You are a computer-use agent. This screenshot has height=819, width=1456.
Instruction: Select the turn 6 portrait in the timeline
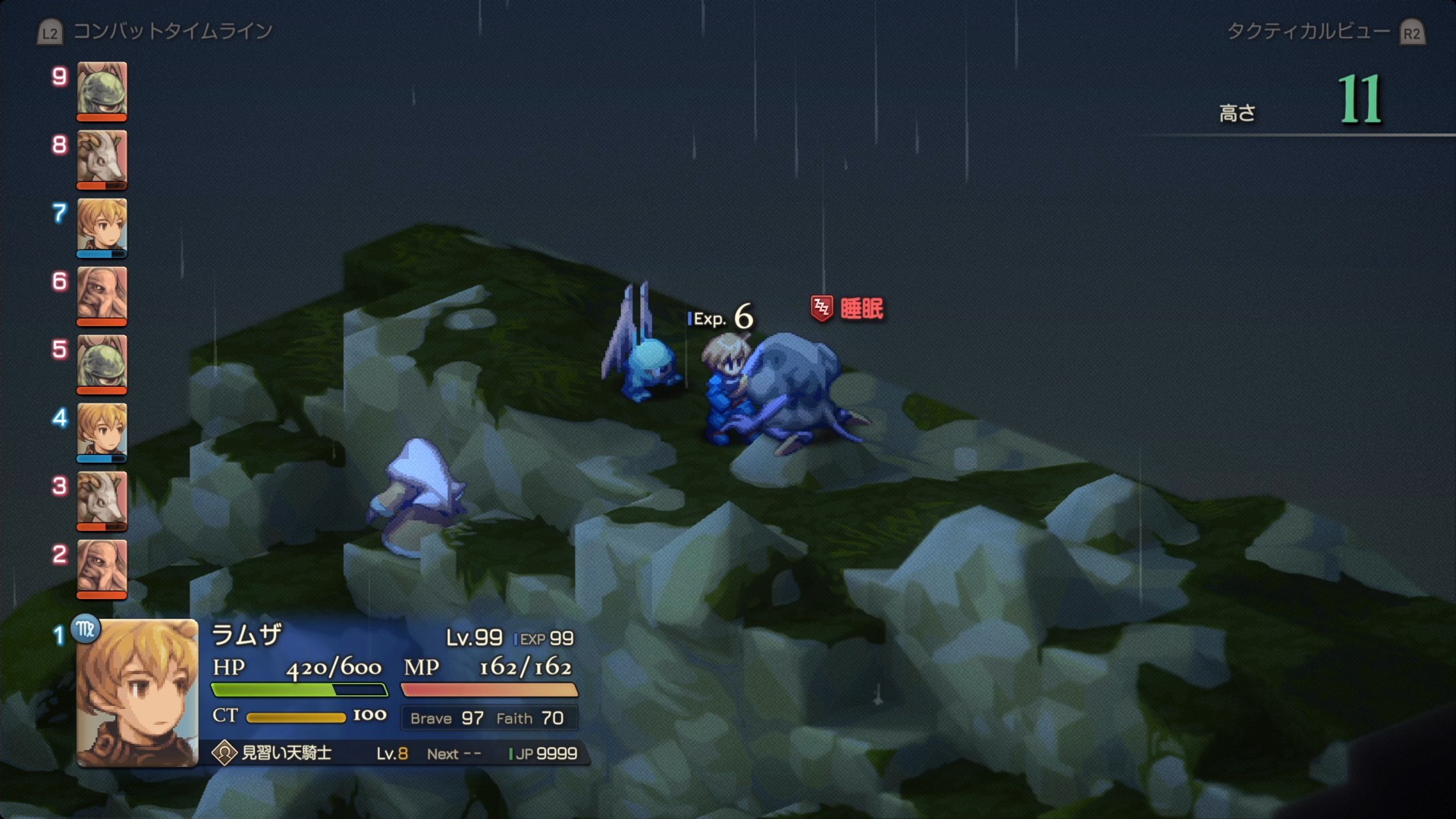click(102, 294)
